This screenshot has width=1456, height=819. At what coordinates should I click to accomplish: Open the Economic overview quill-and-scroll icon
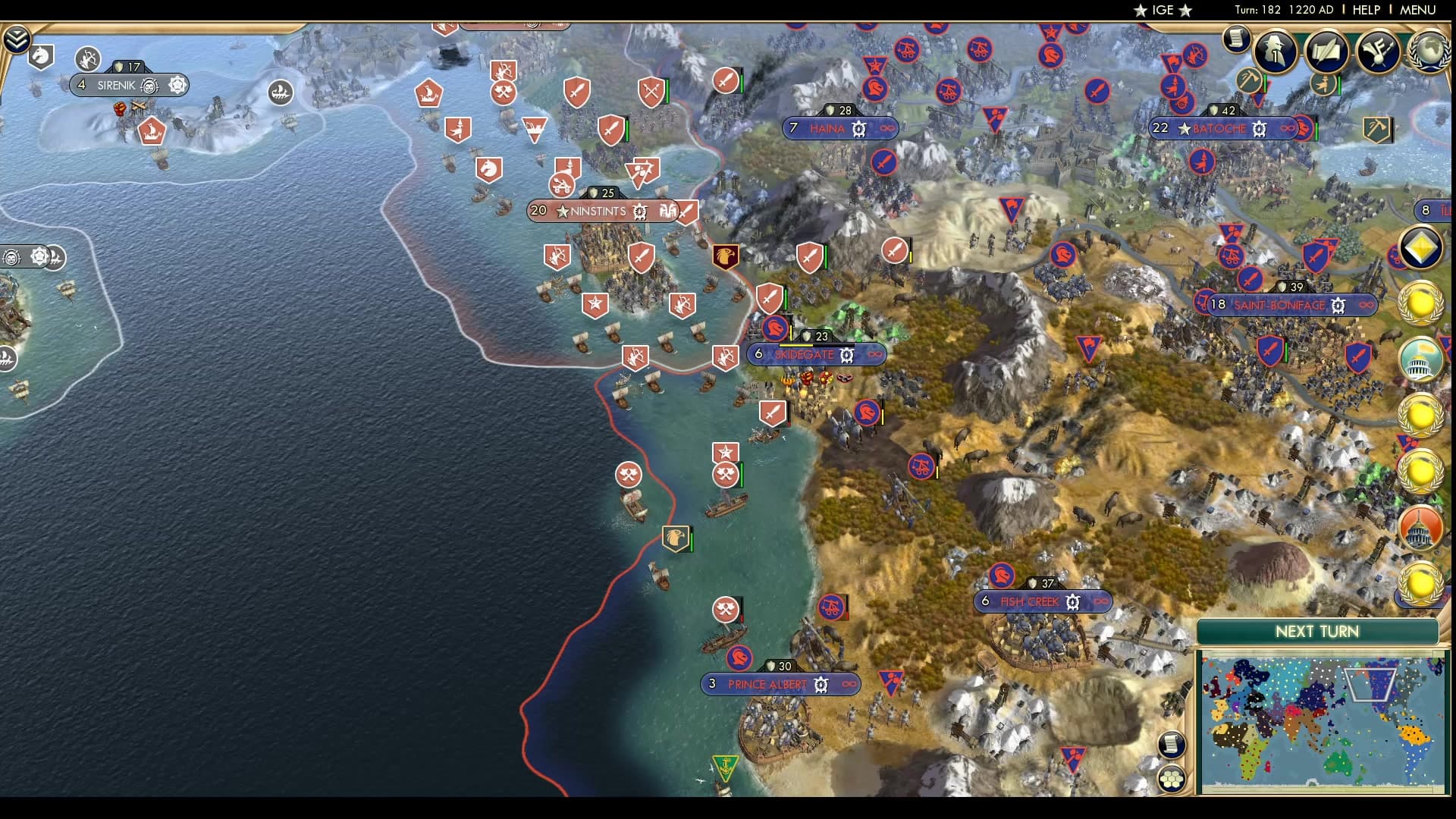1326,53
